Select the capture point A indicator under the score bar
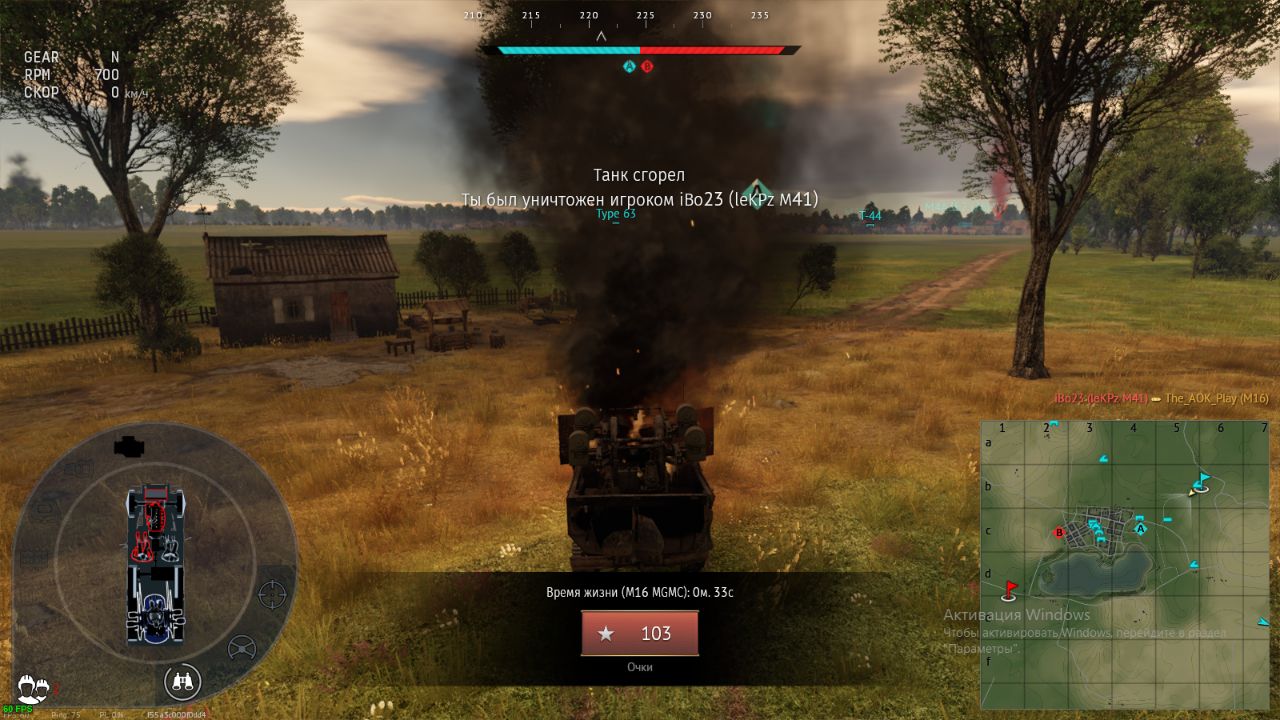 629,66
